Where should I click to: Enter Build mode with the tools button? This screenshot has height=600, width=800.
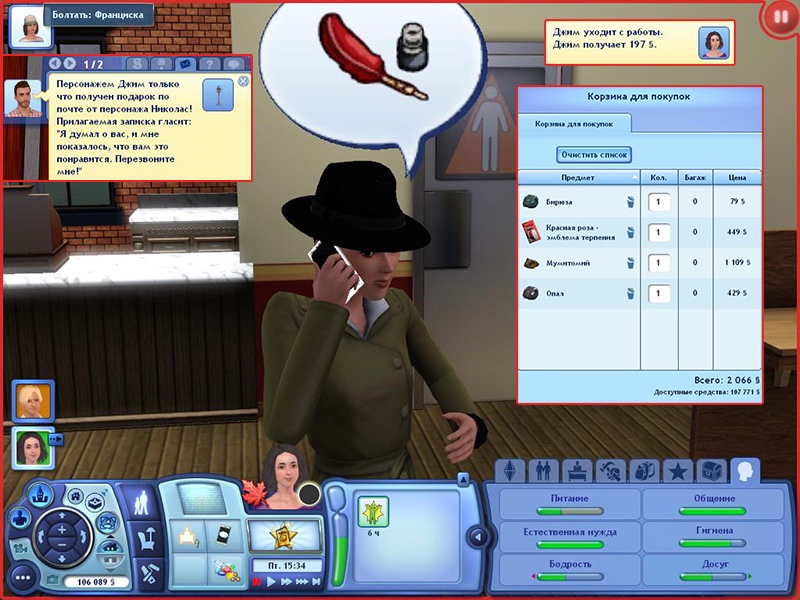coord(150,573)
